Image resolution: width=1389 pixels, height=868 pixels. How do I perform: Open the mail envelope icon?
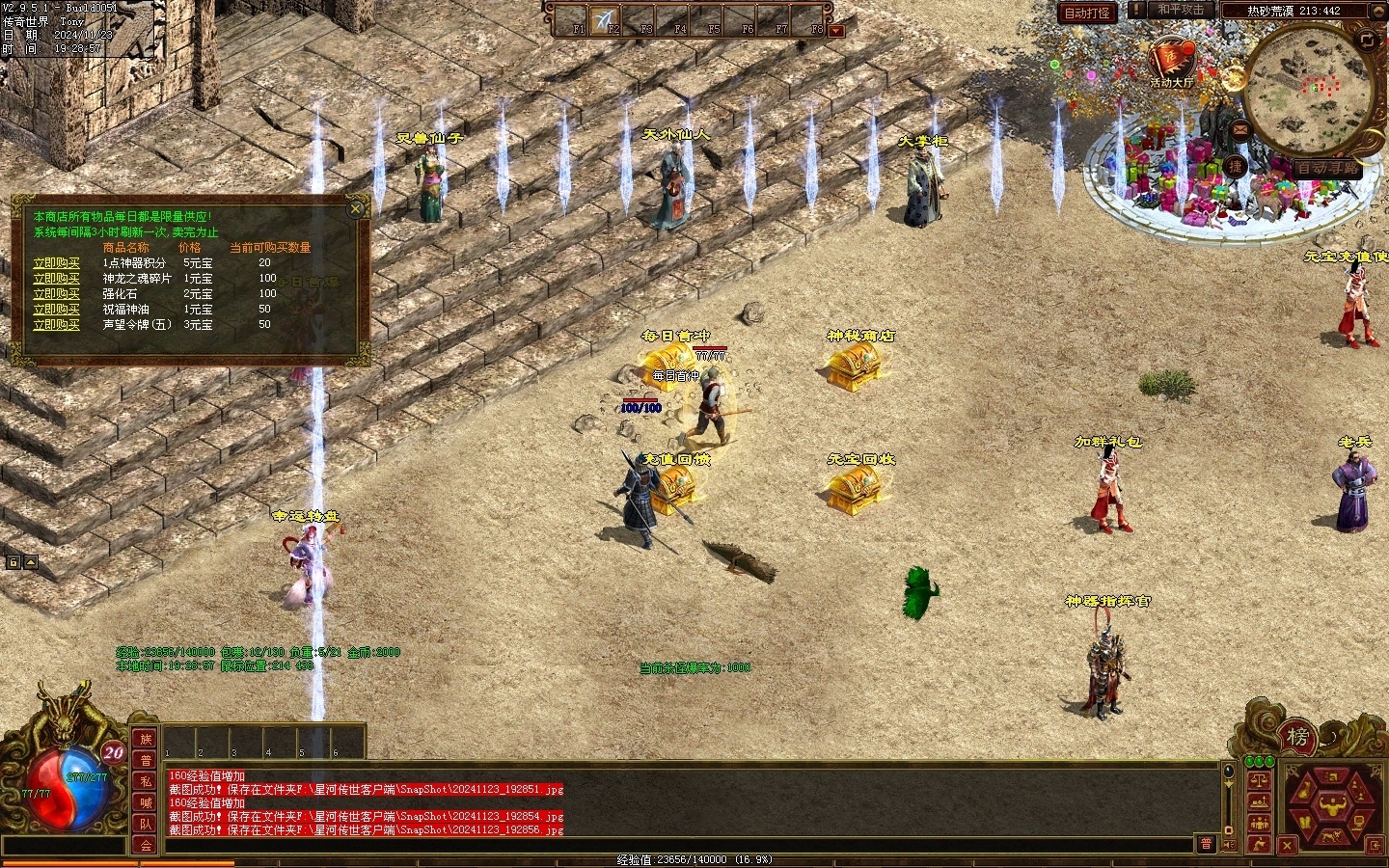1241,130
